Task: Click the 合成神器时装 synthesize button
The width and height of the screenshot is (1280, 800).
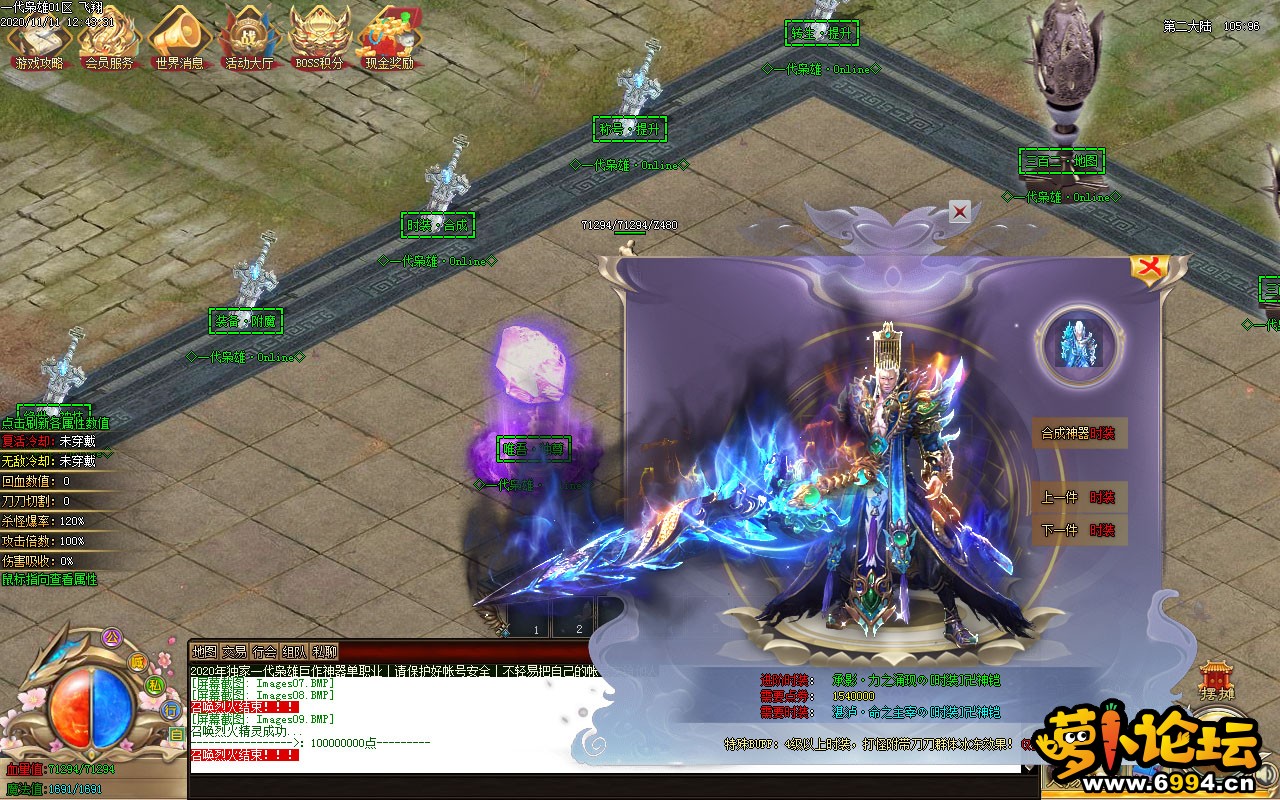Action: pyautogui.click(x=1079, y=434)
